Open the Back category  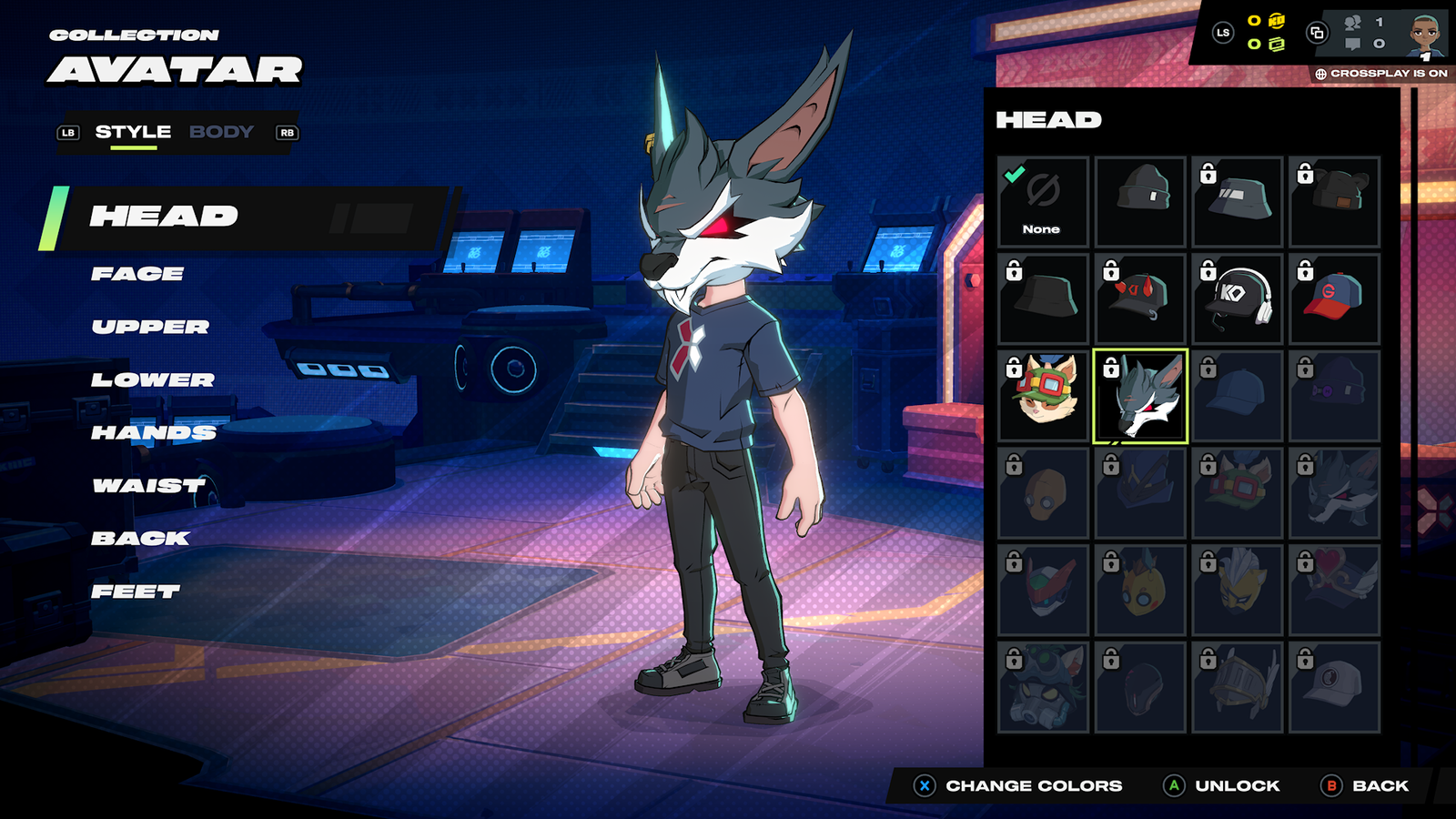[140, 539]
